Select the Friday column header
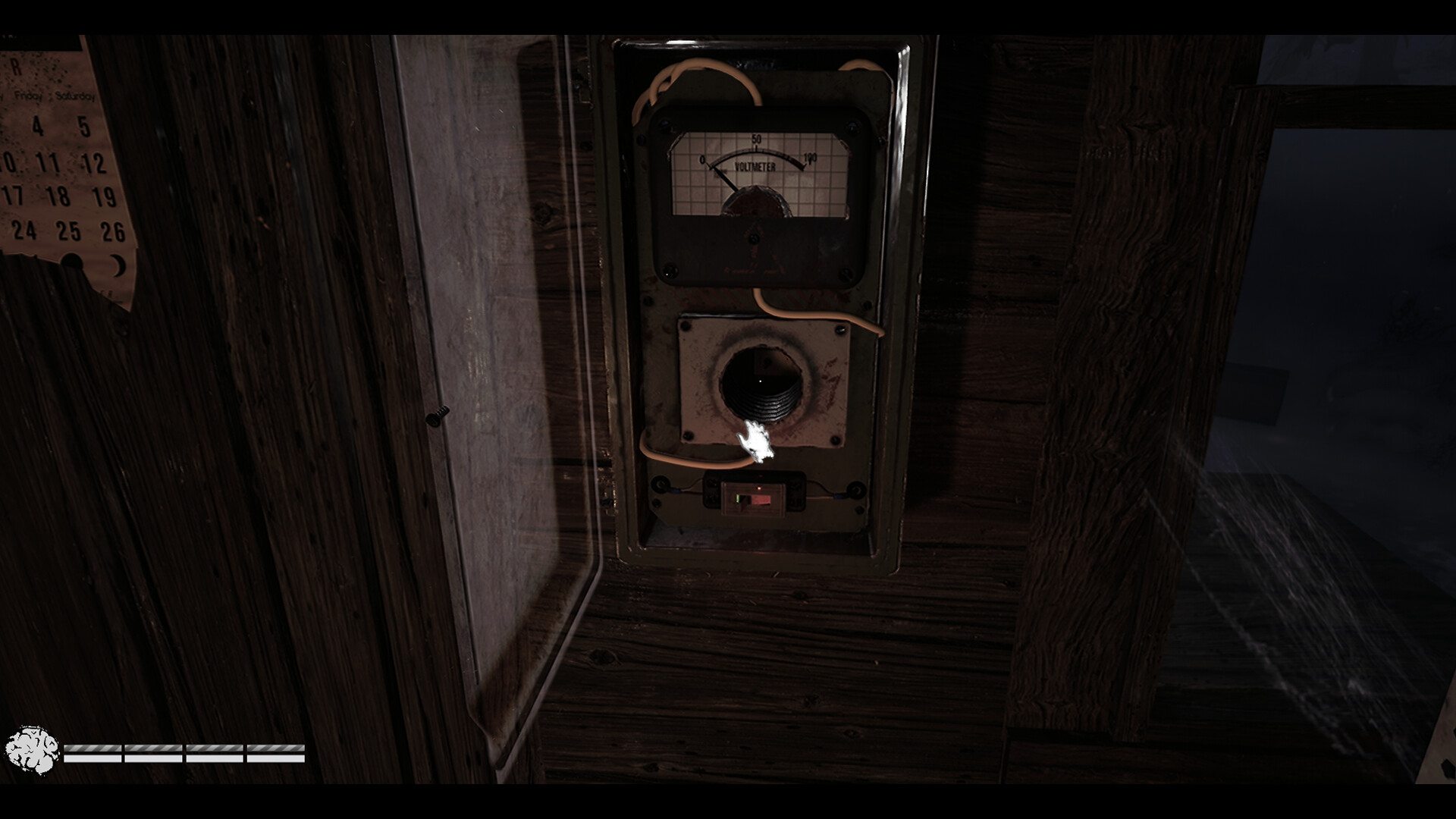The image size is (1456, 819). [x=28, y=96]
